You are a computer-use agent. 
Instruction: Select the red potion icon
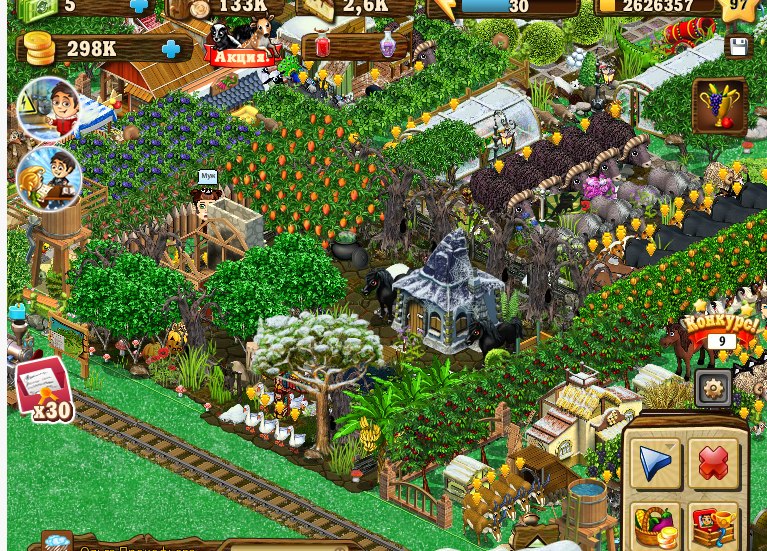[x=322, y=45]
